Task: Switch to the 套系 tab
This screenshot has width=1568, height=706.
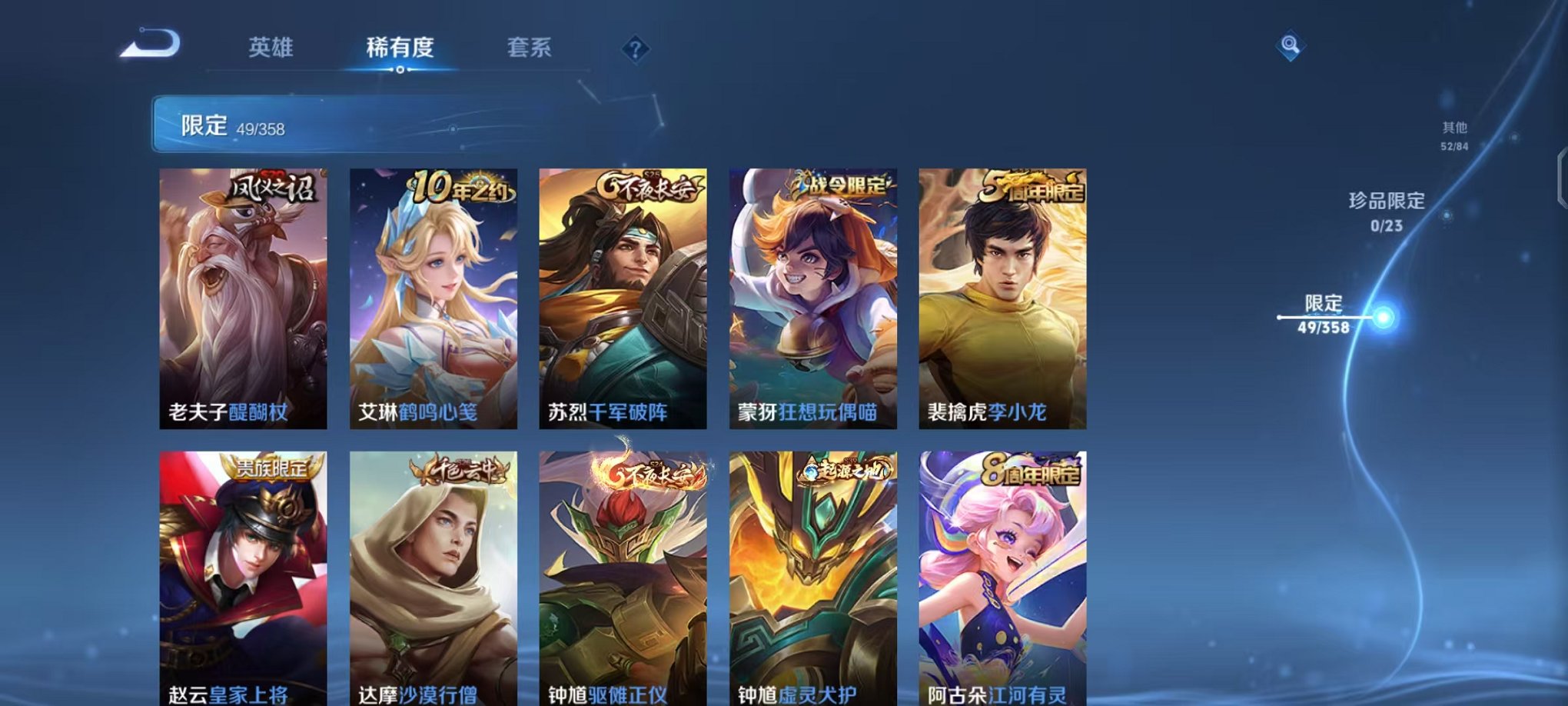Action: tap(536, 48)
